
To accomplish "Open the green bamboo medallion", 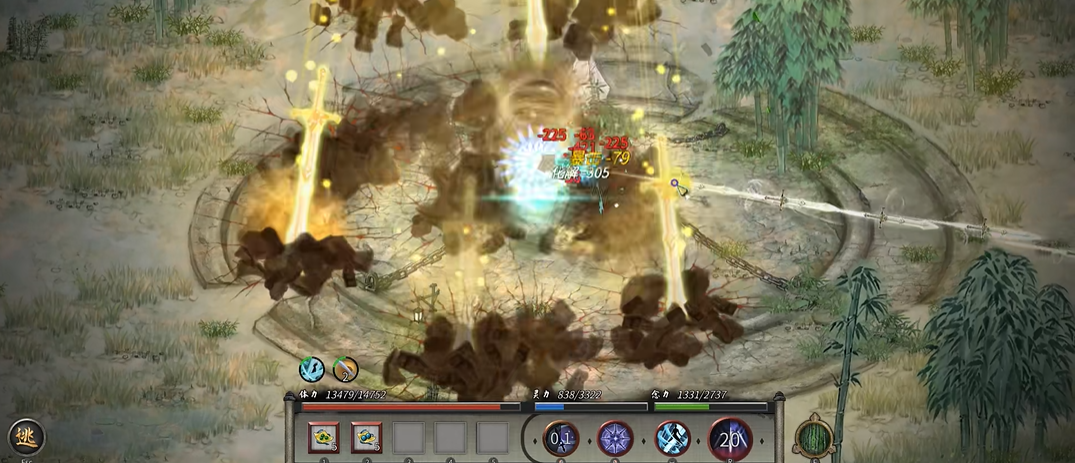I will (x=814, y=438).
